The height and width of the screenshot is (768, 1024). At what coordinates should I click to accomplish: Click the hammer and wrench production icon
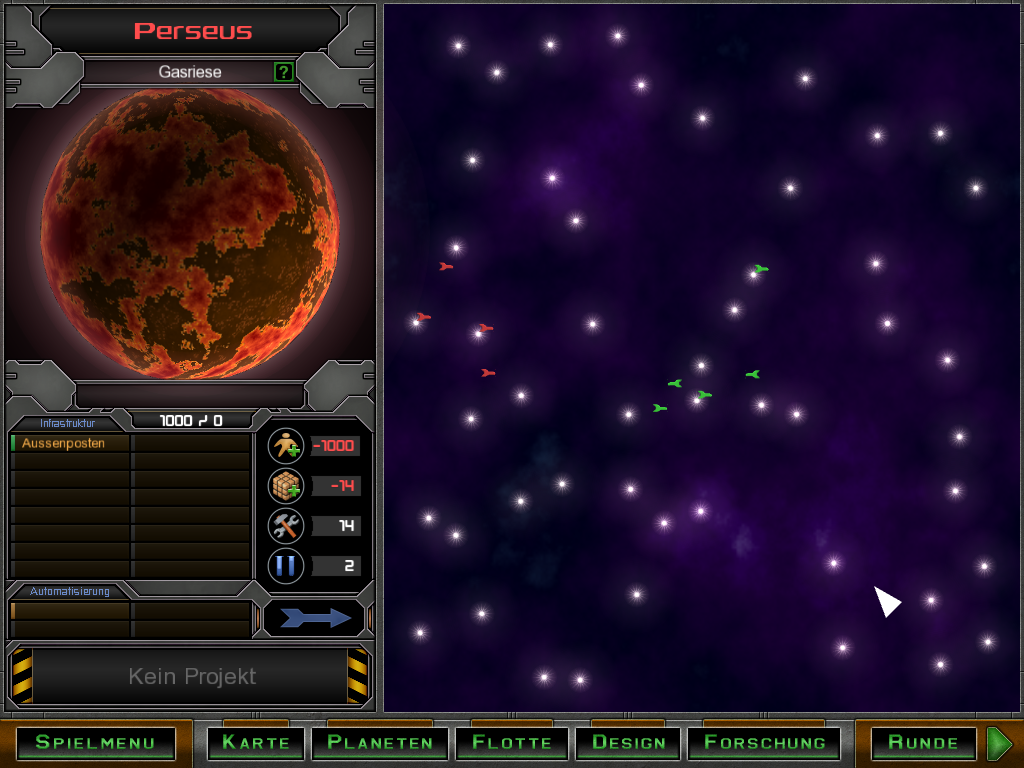click(x=286, y=526)
